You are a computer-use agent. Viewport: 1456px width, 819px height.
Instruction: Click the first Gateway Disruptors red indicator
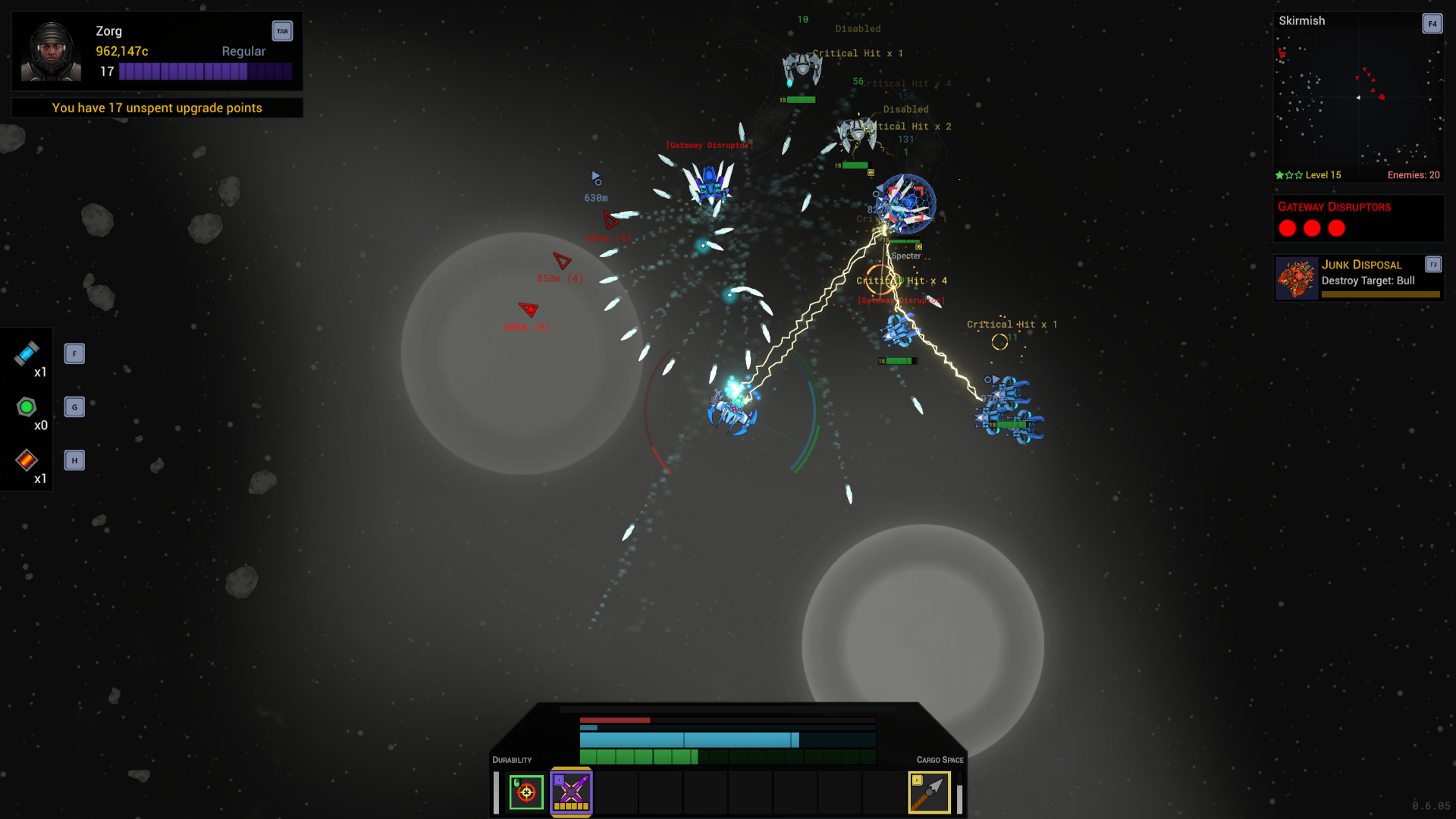1287,228
